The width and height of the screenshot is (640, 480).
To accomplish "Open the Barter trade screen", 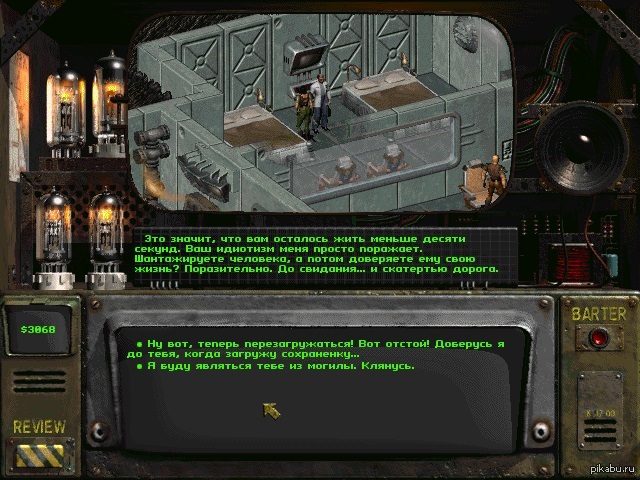I will click(598, 338).
